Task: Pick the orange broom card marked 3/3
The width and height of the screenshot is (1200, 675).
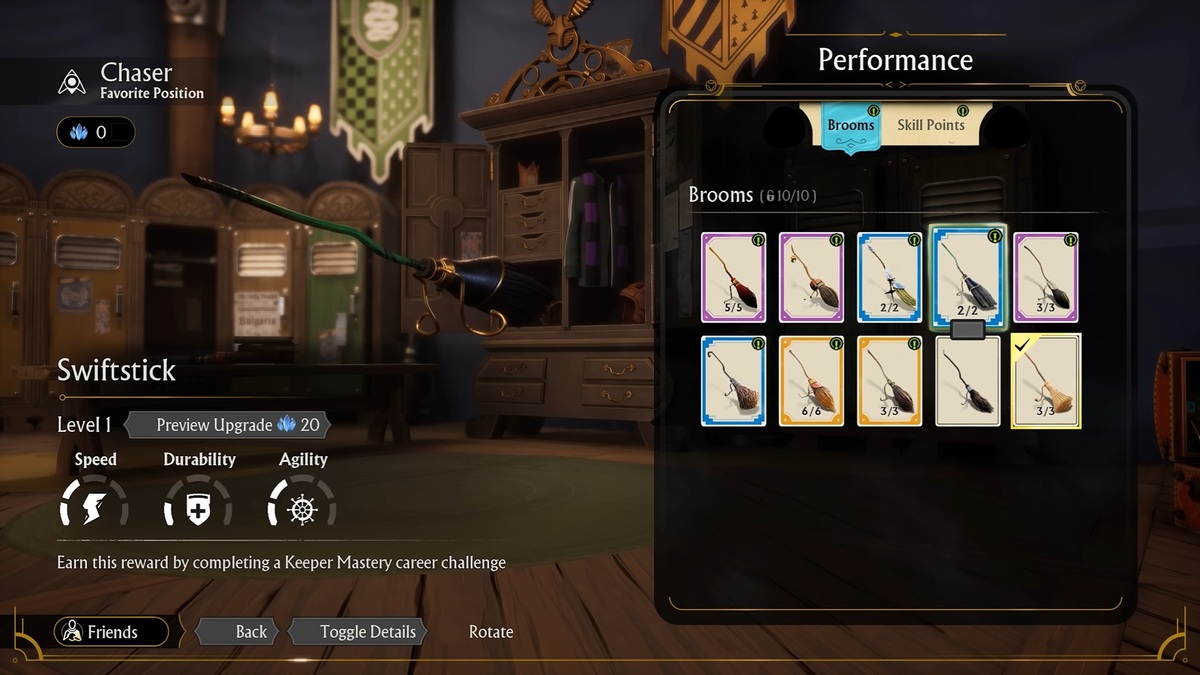Action: coord(889,381)
